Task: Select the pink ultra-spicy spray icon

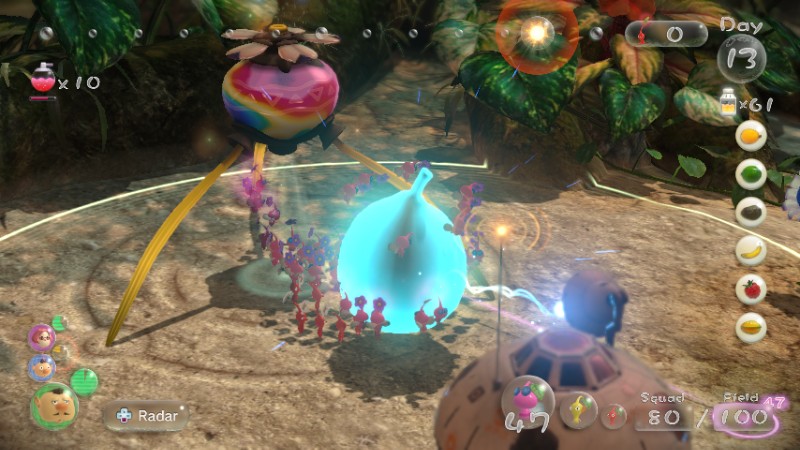Action: click(42, 79)
